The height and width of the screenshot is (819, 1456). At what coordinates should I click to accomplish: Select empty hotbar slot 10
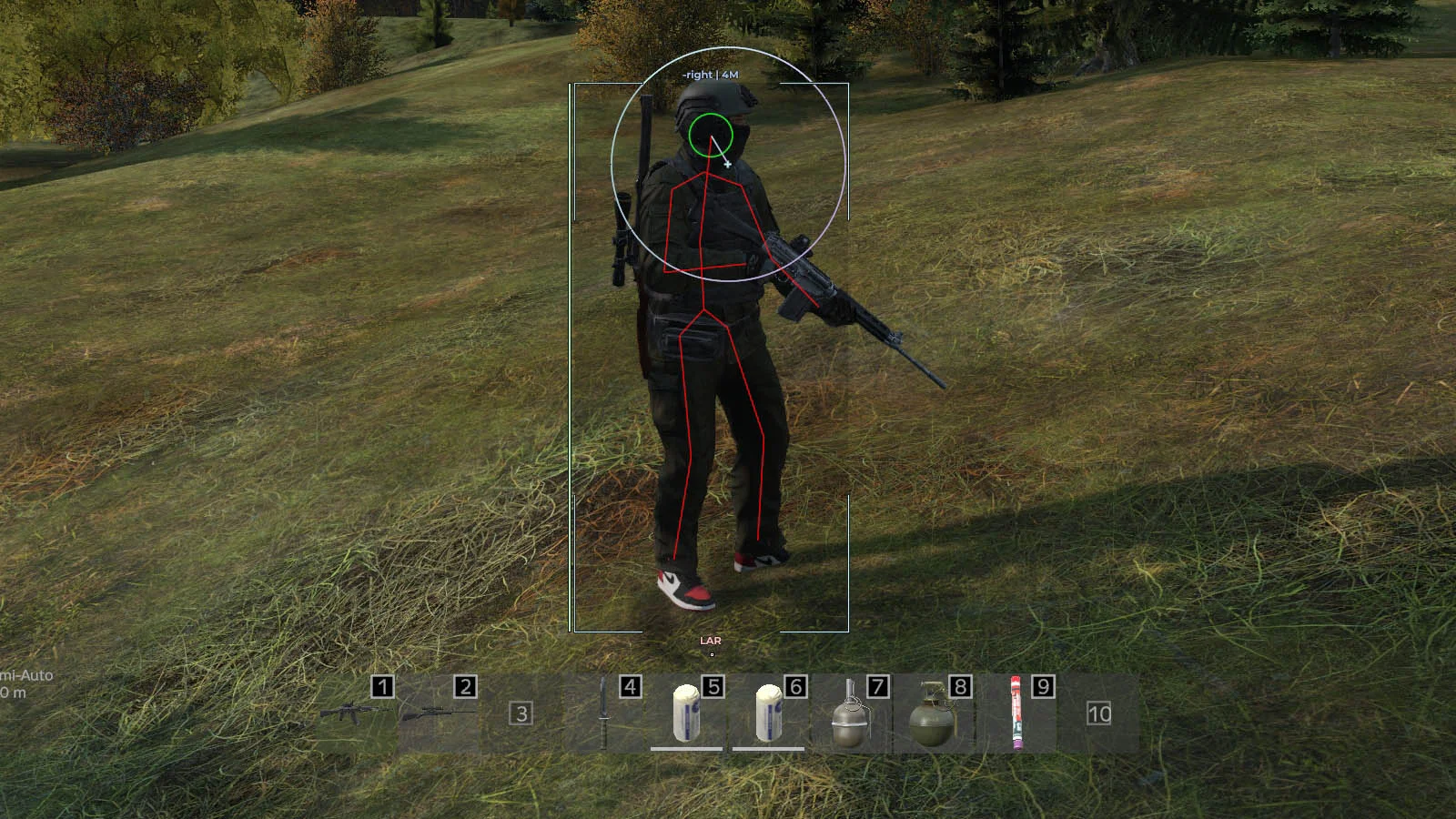[x=1098, y=713]
